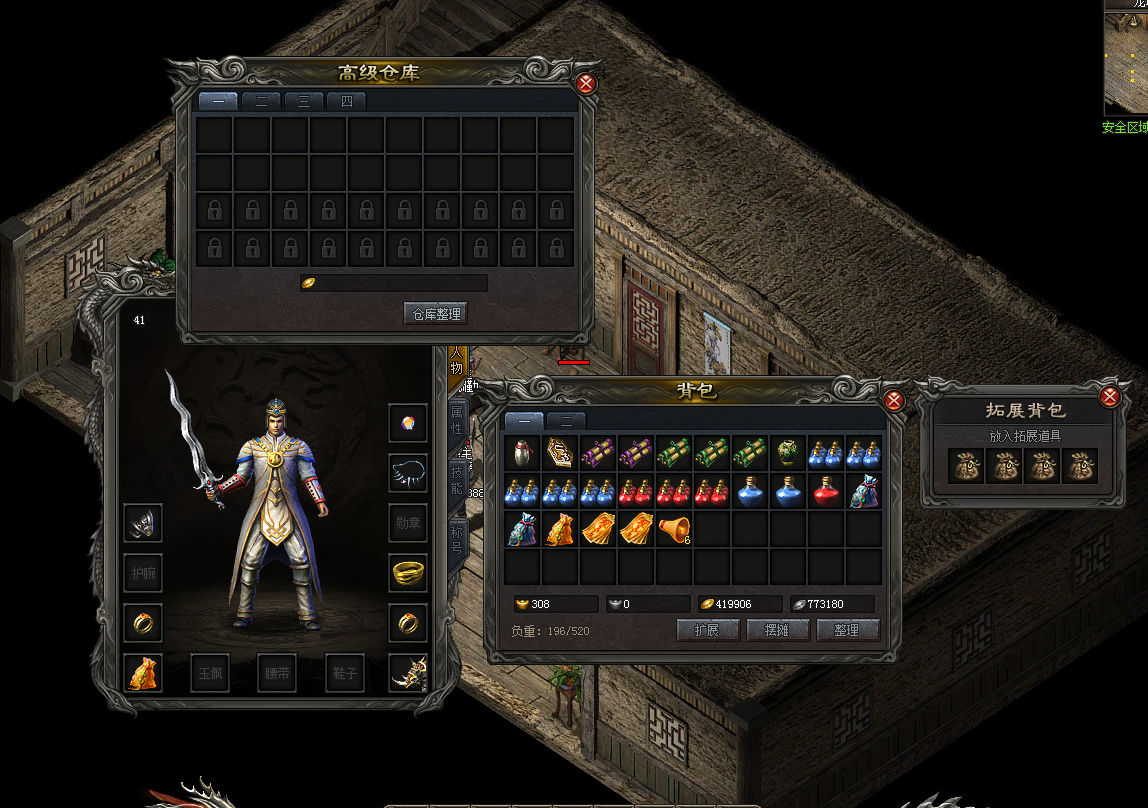The image size is (1148, 808).
Task: Close the 高级仓库 warehouse window
Action: coord(587,84)
